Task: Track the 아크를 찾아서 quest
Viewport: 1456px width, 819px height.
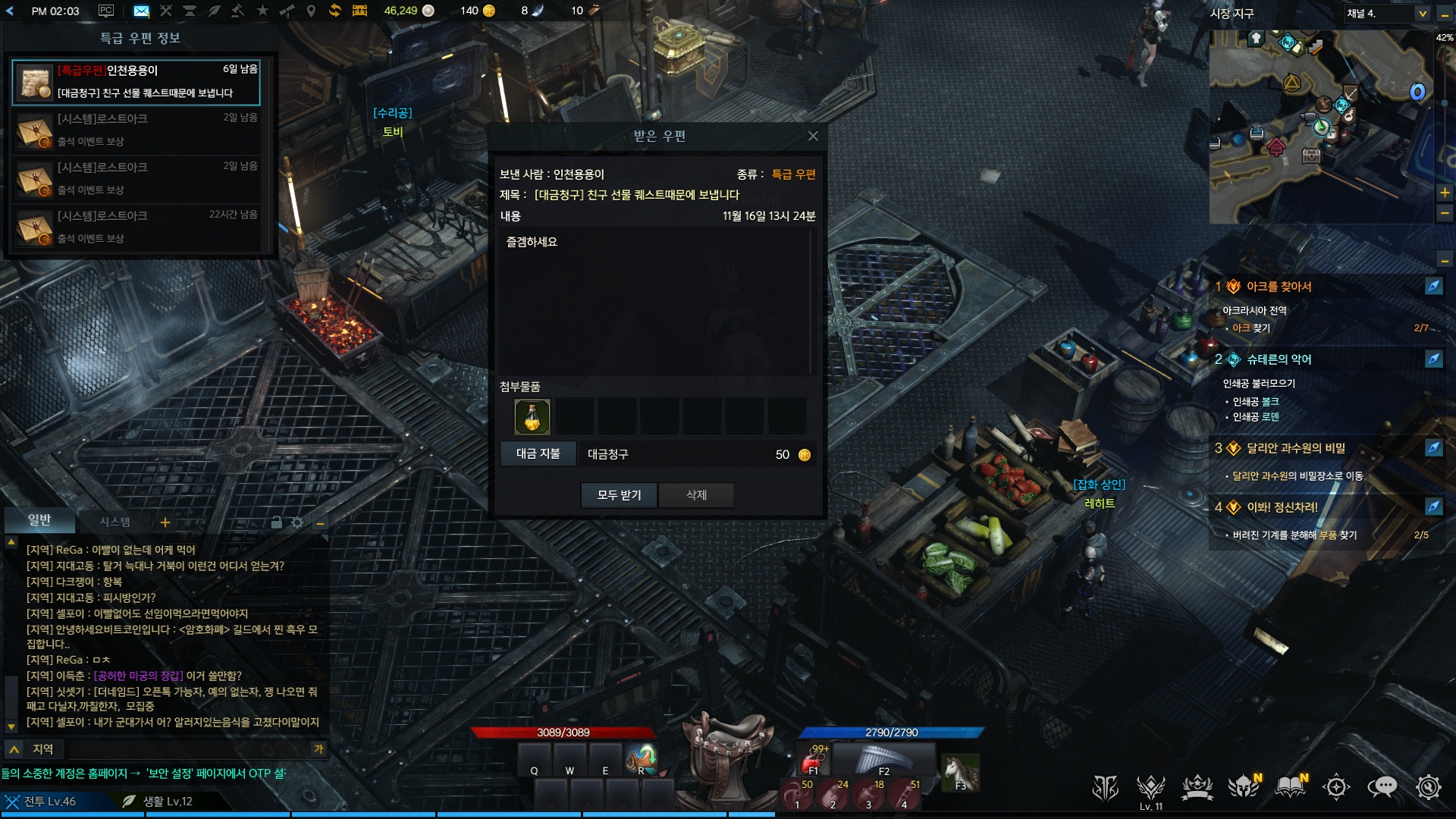Action: 1433,286
